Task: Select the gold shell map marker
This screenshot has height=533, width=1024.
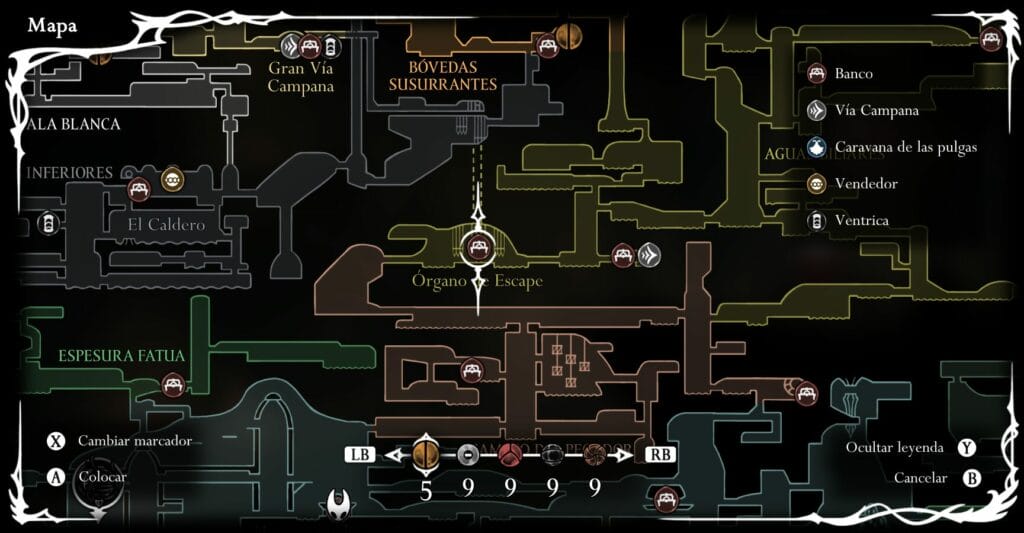Action: (x=426, y=455)
